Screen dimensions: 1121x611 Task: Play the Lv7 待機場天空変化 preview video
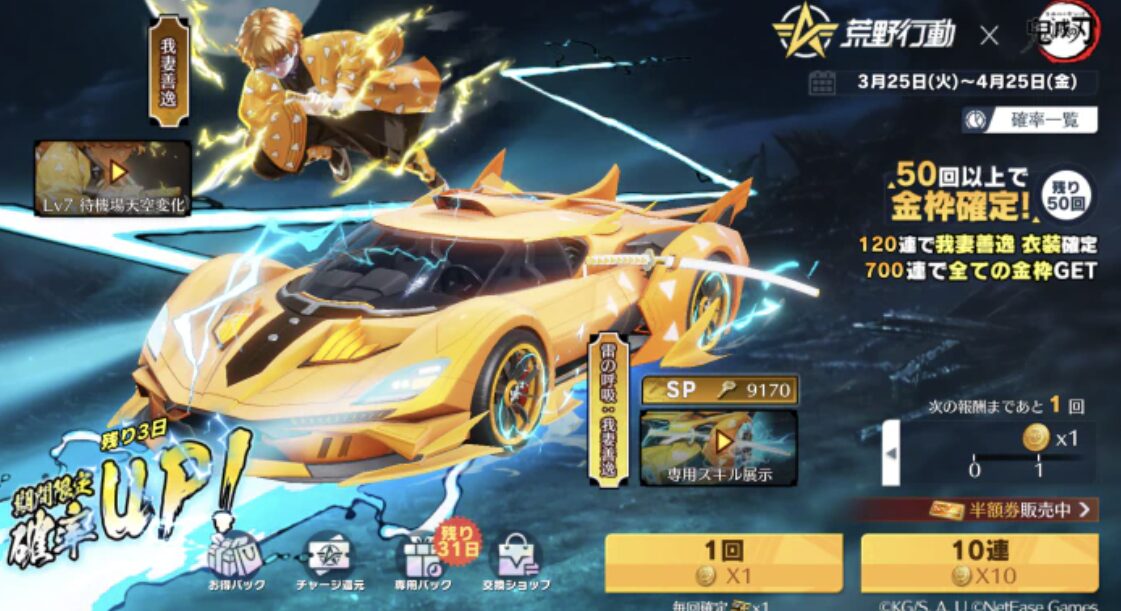pyautogui.click(x=113, y=177)
